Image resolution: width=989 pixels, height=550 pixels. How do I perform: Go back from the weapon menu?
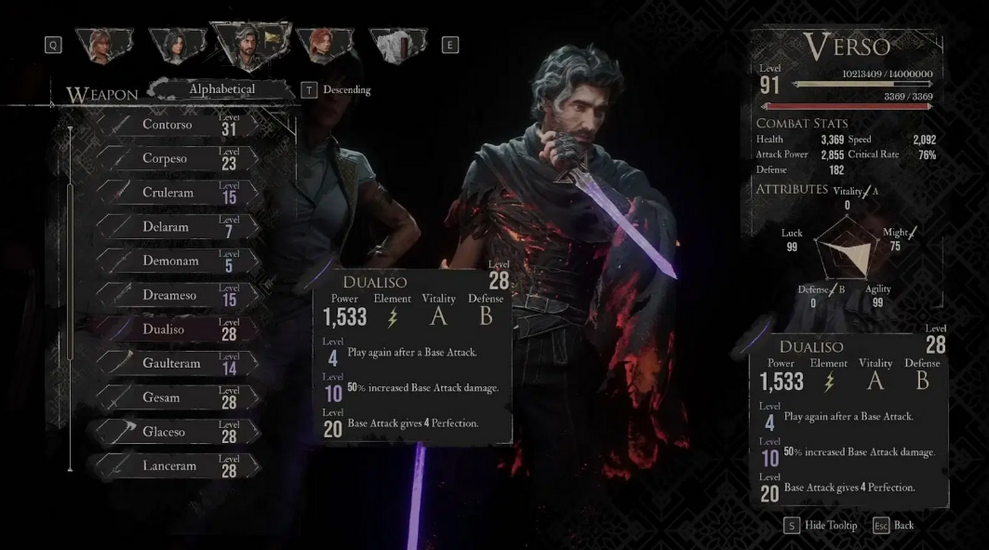[893, 526]
